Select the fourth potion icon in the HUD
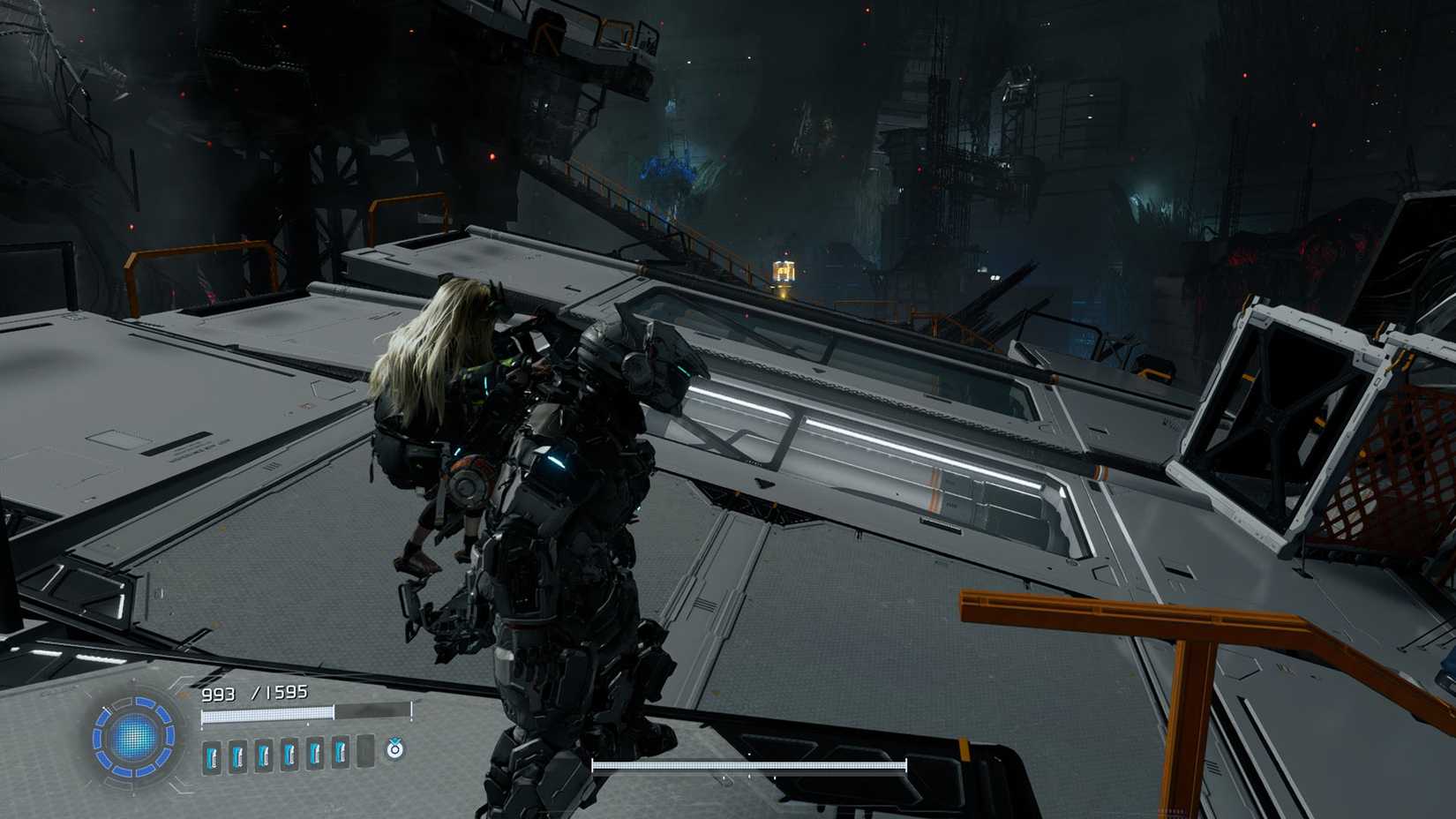Image resolution: width=1456 pixels, height=819 pixels. pos(289,755)
